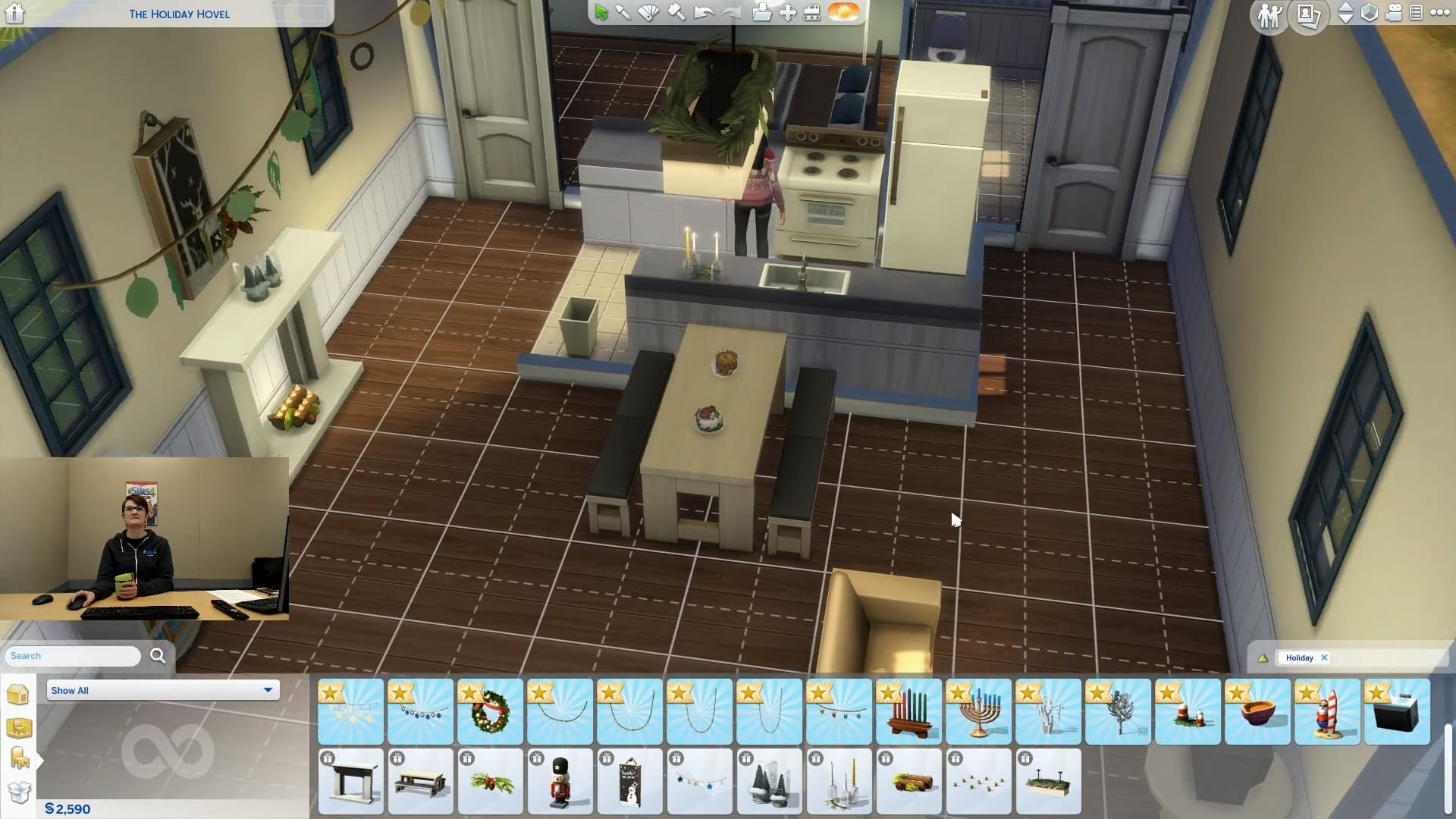Open the Show All dropdown
The width and height of the screenshot is (1456, 819).
[162, 690]
